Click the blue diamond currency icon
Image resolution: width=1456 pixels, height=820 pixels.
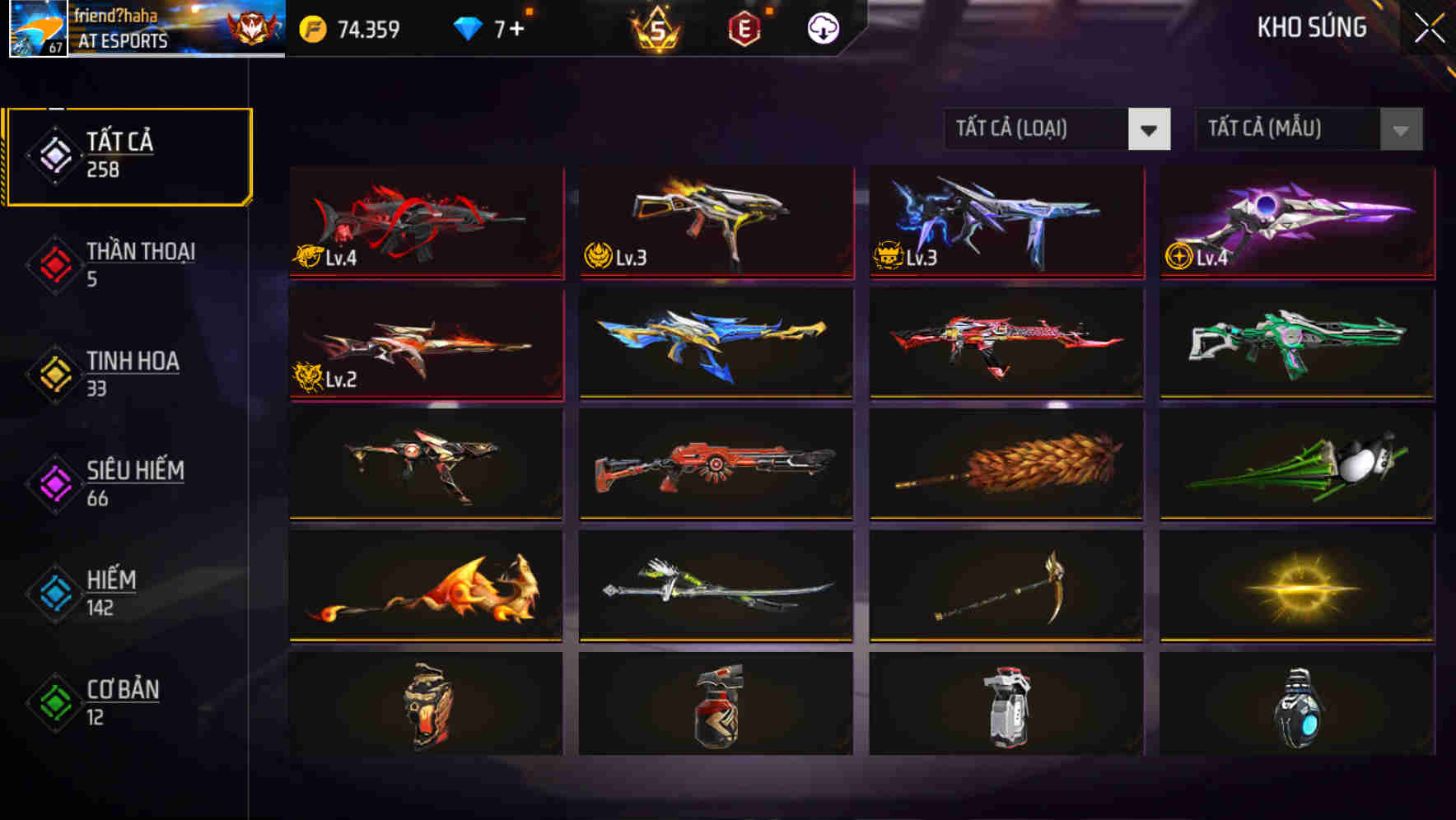[467, 28]
